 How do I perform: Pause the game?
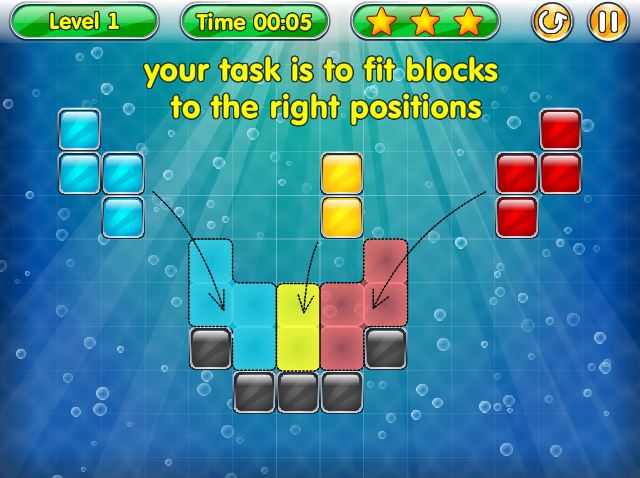tap(607, 21)
